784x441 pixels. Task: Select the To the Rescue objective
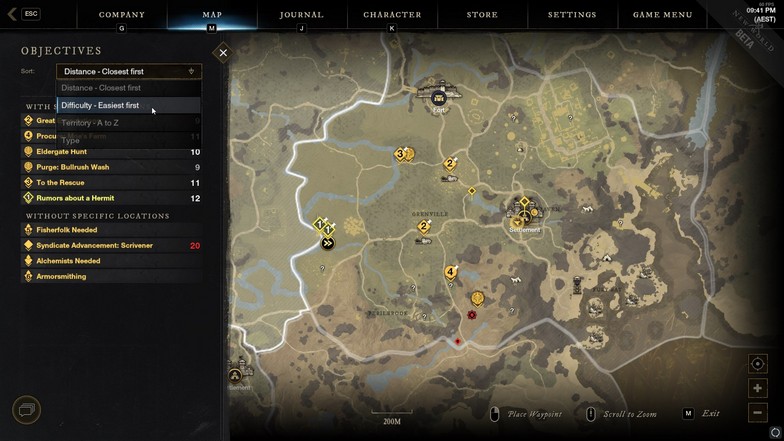(62, 183)
